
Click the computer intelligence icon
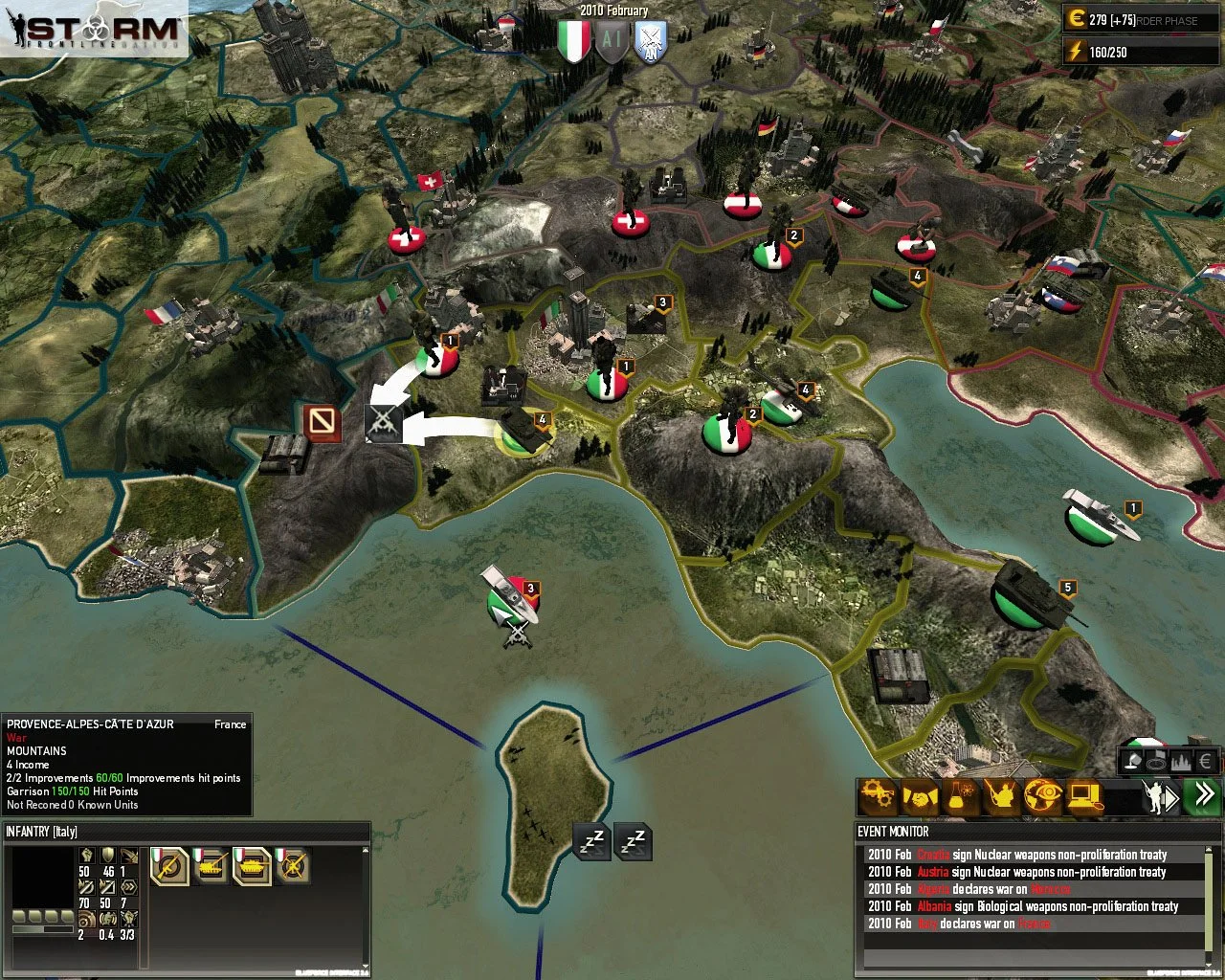tap(1086, 796)
